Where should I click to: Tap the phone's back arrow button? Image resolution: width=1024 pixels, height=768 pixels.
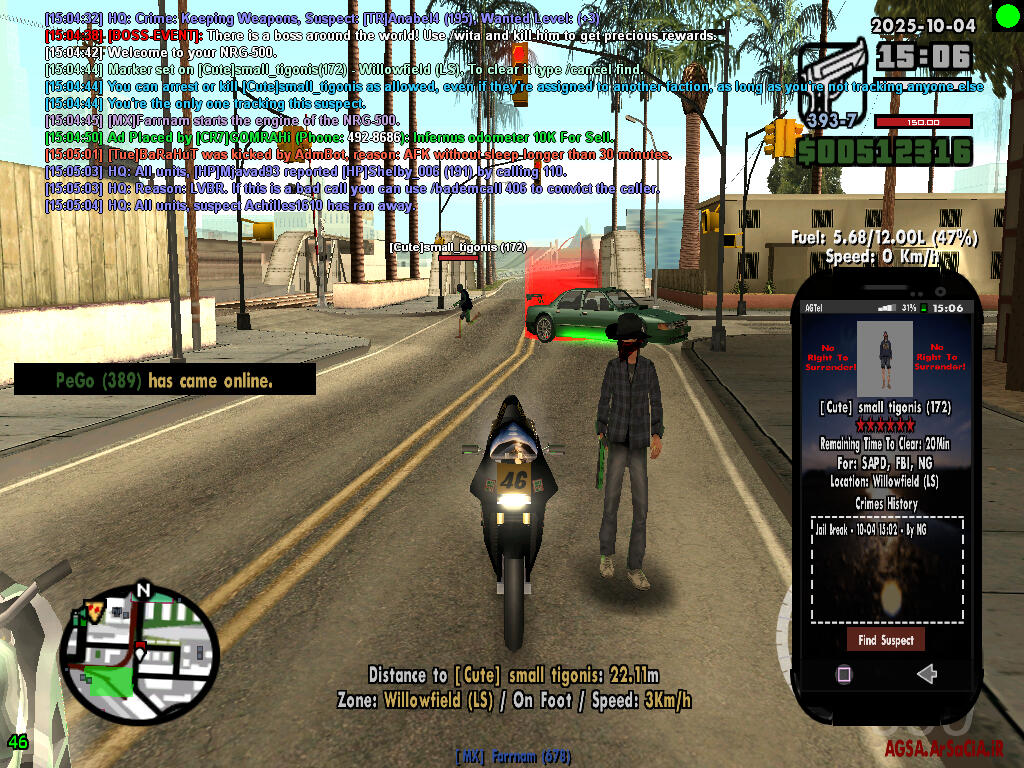tap(926, 674)
